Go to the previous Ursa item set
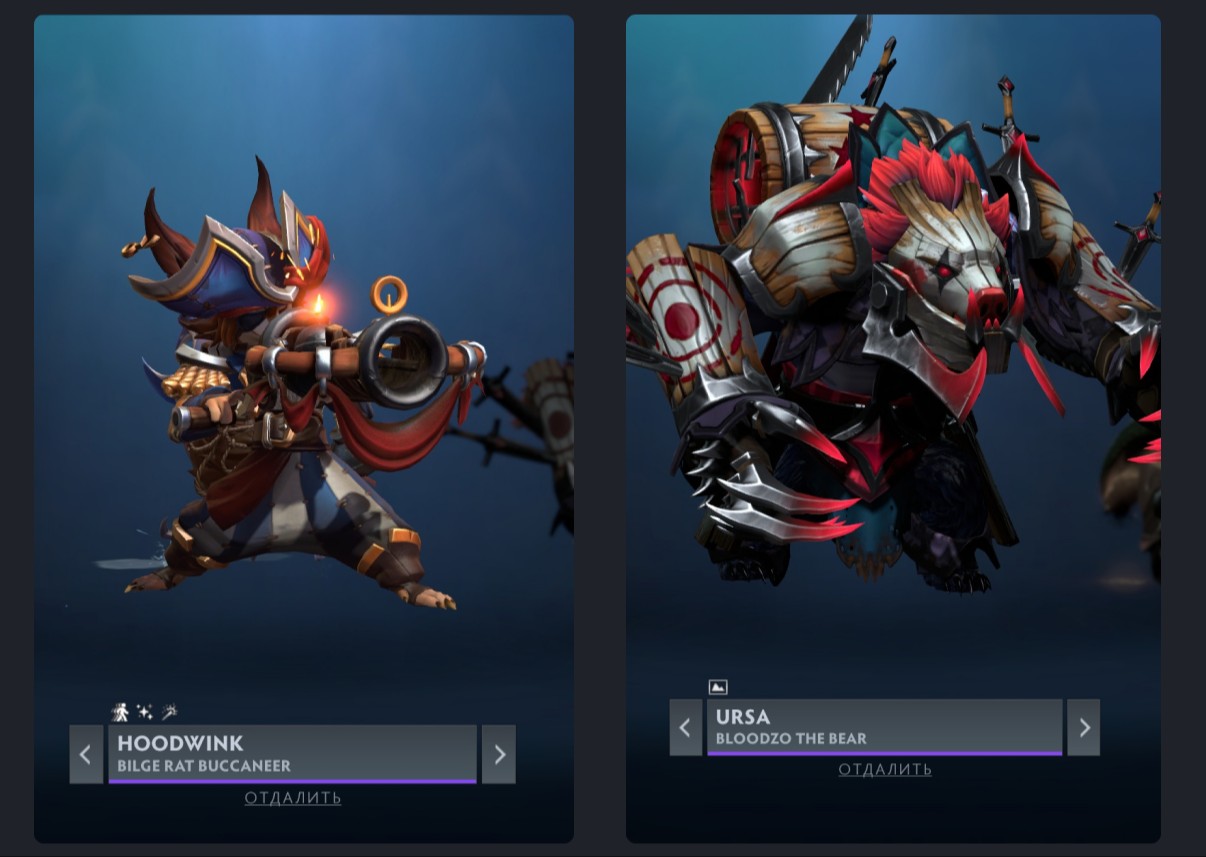1206x857 pixels. tap(685, 727)
